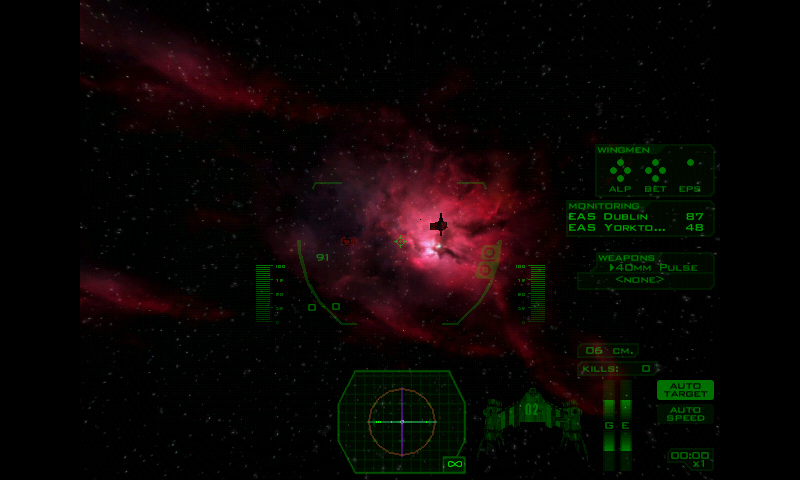Image resolution: width=800 pixels, height=480 pixels.
Task: Pick the EPS wingman status dot
Action: coord(690,163)
